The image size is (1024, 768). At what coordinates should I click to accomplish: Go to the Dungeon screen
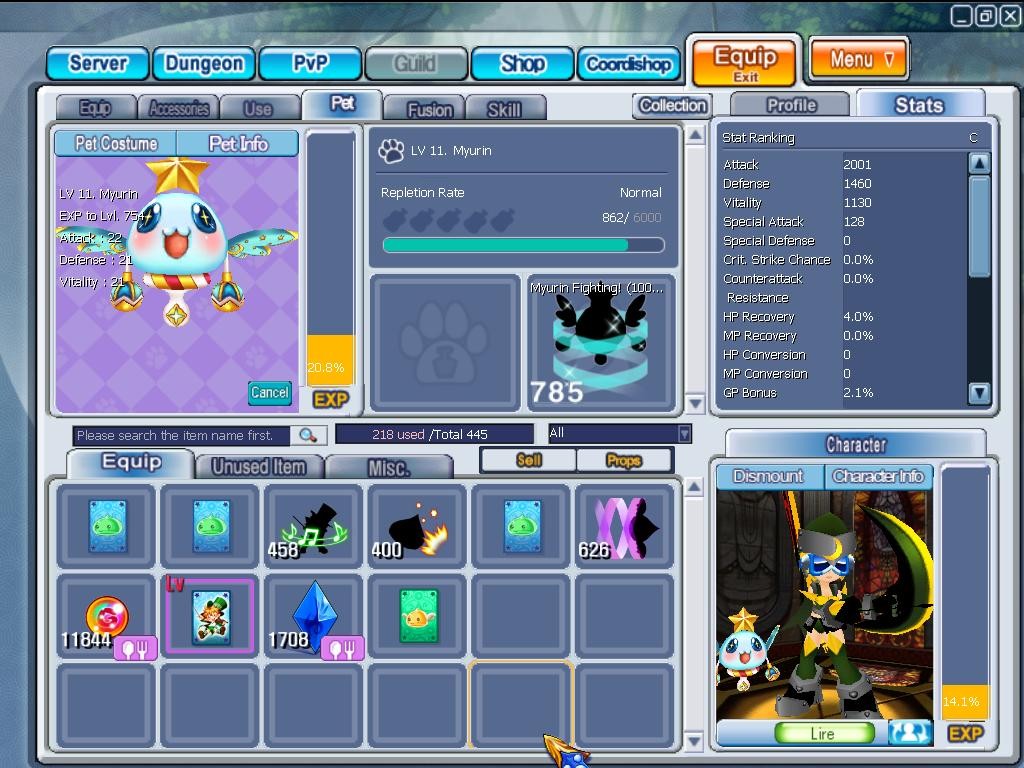[204, 64]
